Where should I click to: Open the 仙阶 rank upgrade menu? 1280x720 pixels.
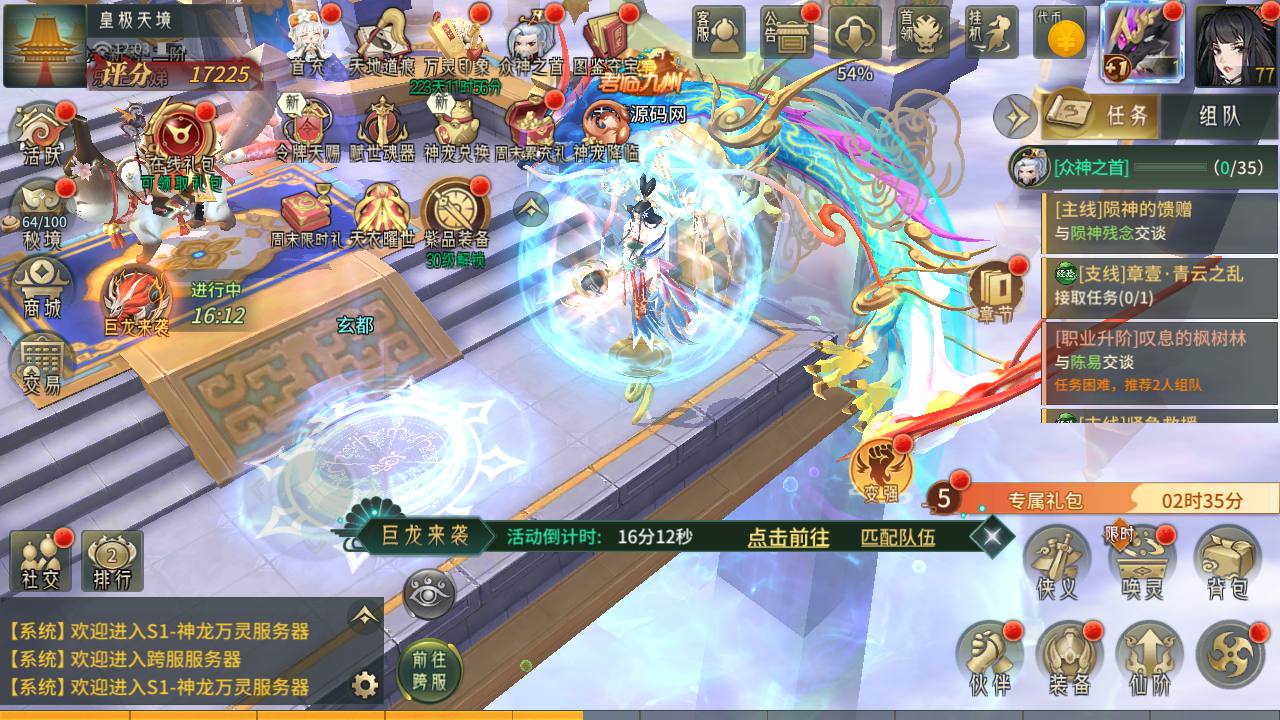click(x=1149, y=656)
